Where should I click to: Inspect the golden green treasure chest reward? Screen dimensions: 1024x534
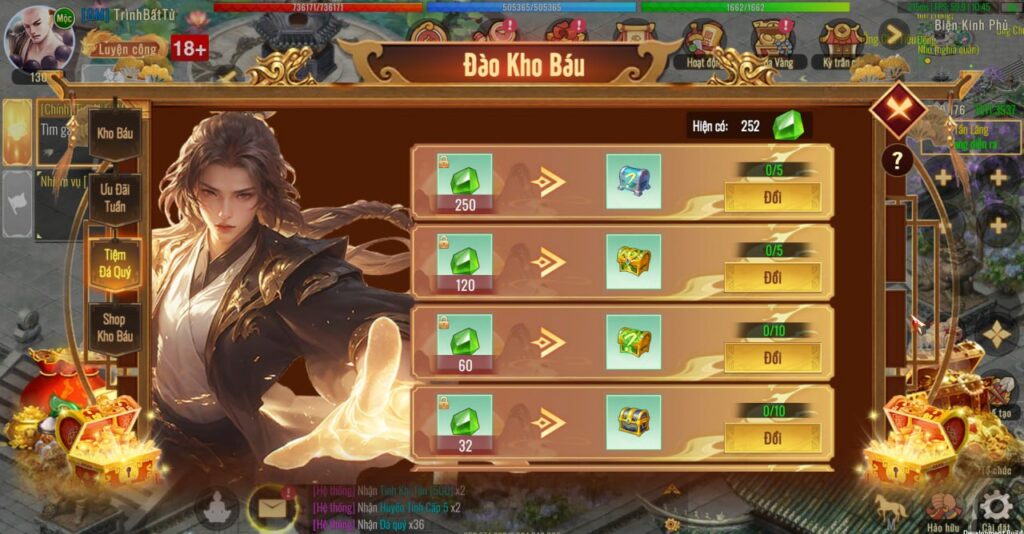pyautogui.click(x=633, y=261)
